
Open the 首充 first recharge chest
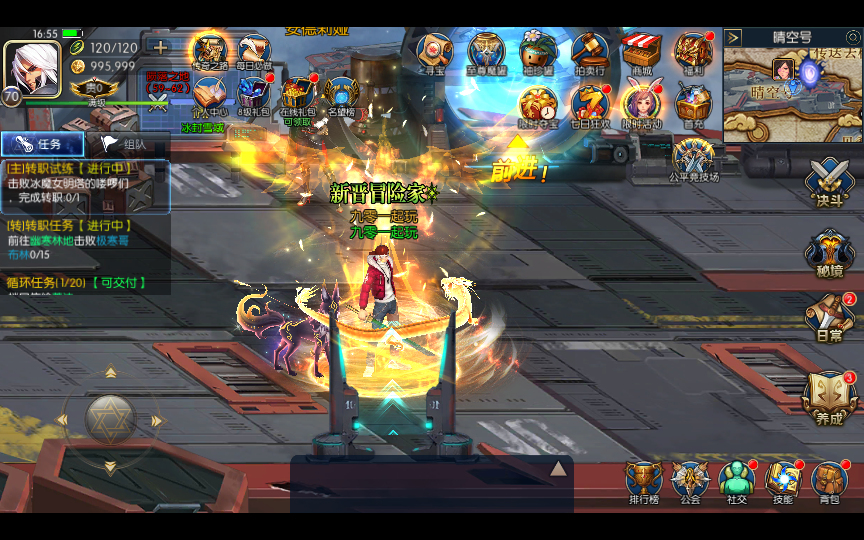[x=692, y=104]
